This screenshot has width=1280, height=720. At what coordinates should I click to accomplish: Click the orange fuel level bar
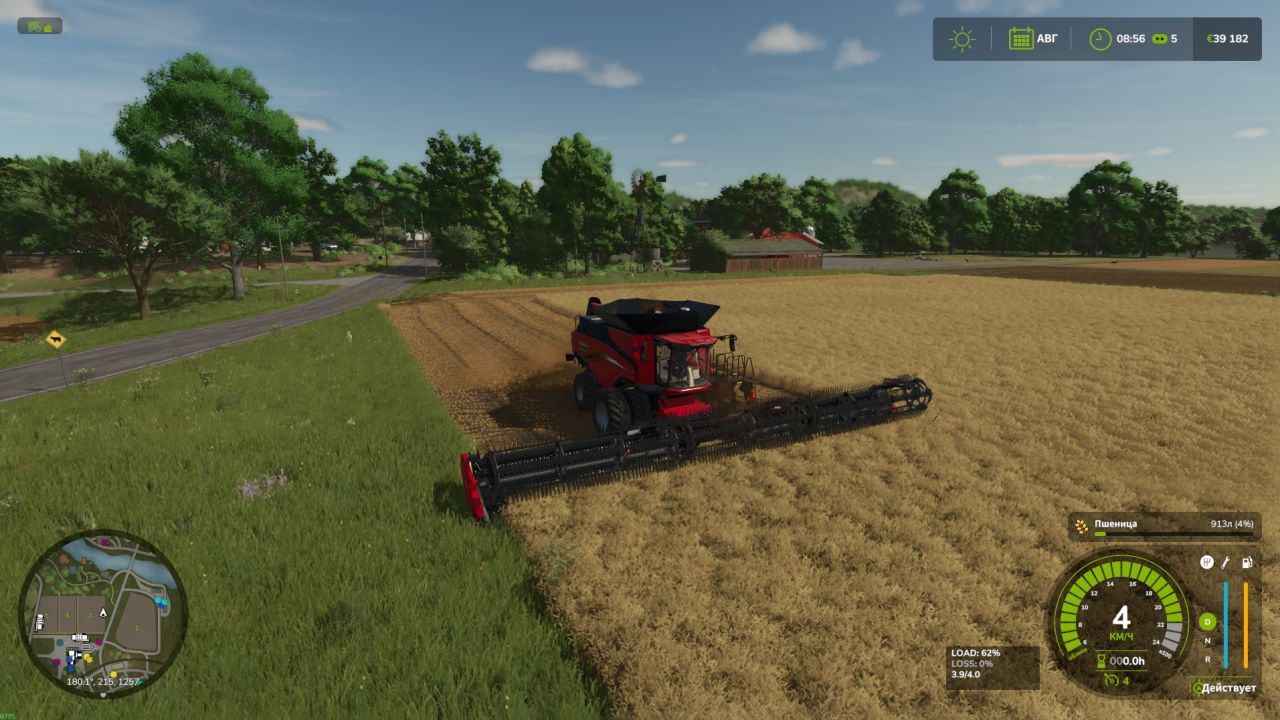[x=1245, y=624]
